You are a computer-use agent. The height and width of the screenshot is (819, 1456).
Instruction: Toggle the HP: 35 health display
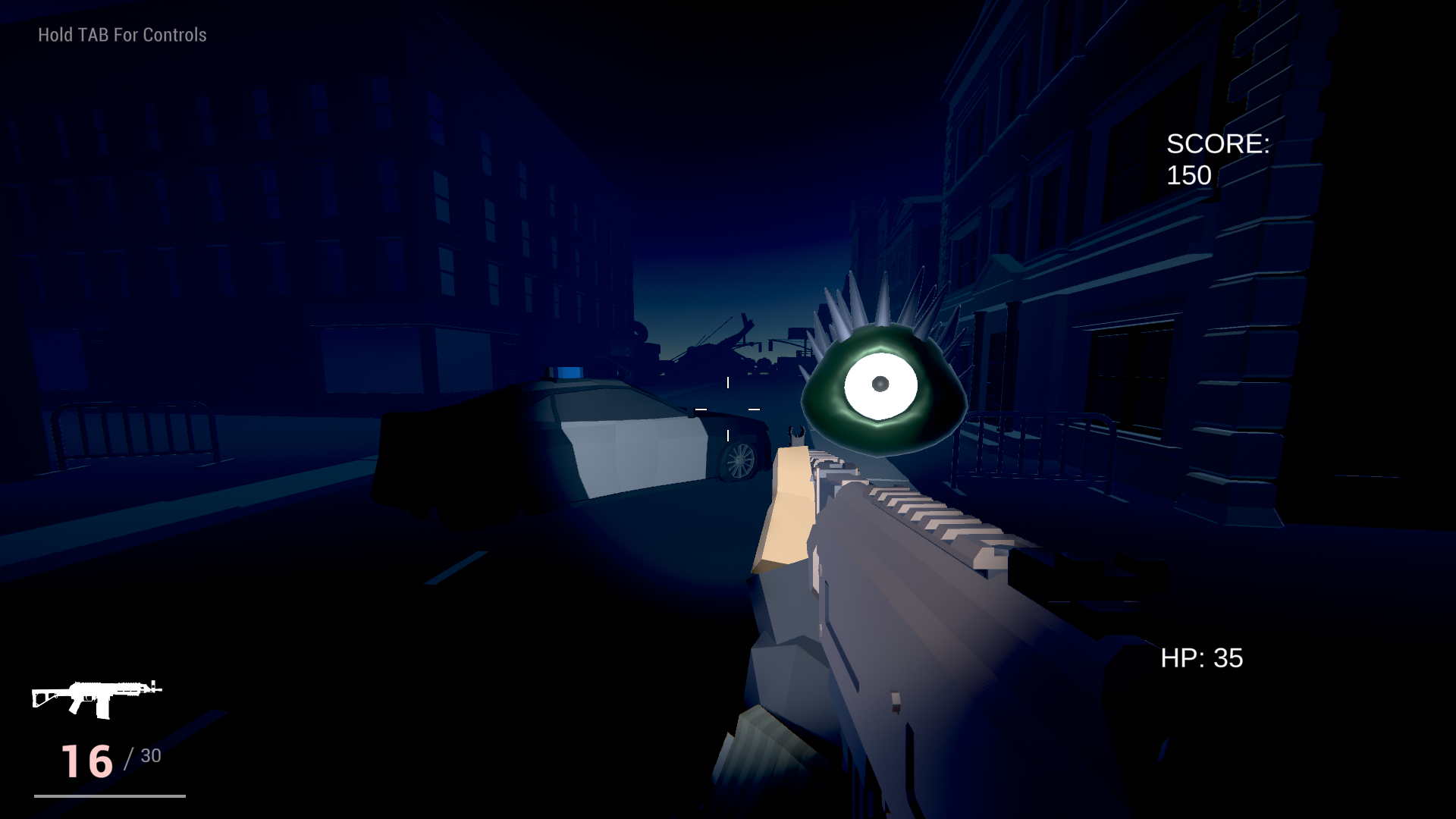(x=1200, y=659)
